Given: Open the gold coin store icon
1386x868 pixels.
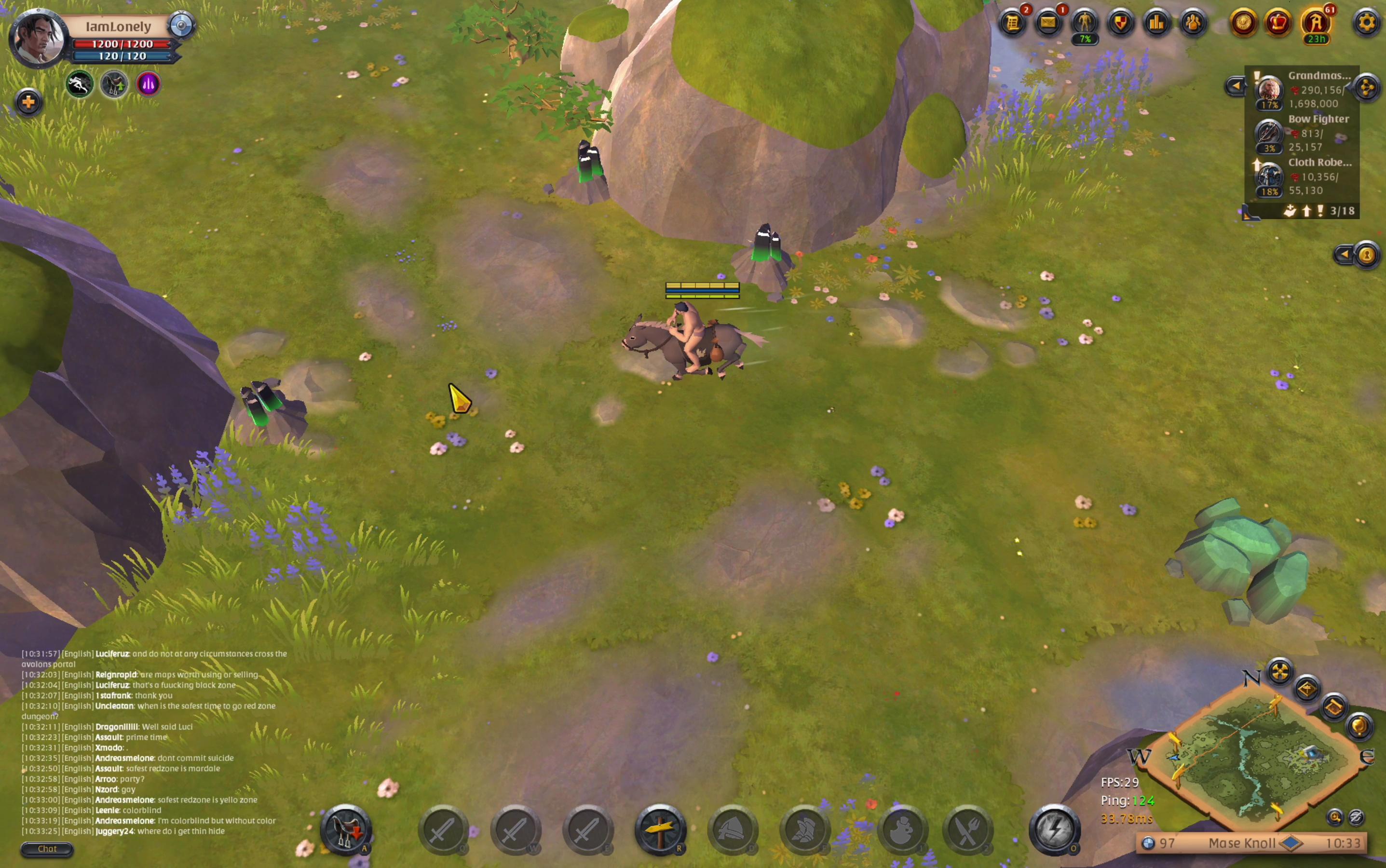Looking at the screenshot, I should pos(1243,23).
